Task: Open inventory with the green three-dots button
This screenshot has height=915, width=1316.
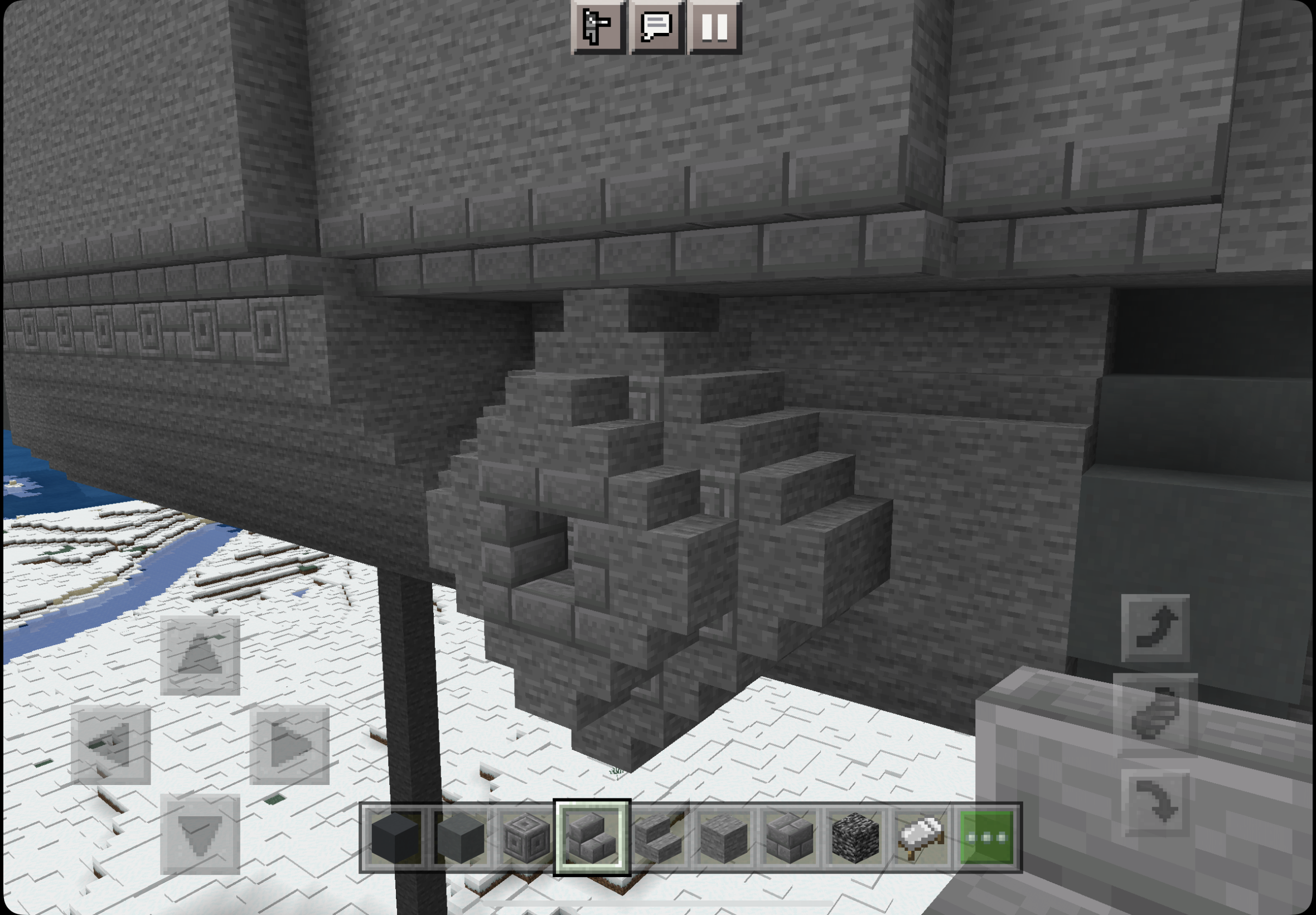Action: tap(986, 837)
